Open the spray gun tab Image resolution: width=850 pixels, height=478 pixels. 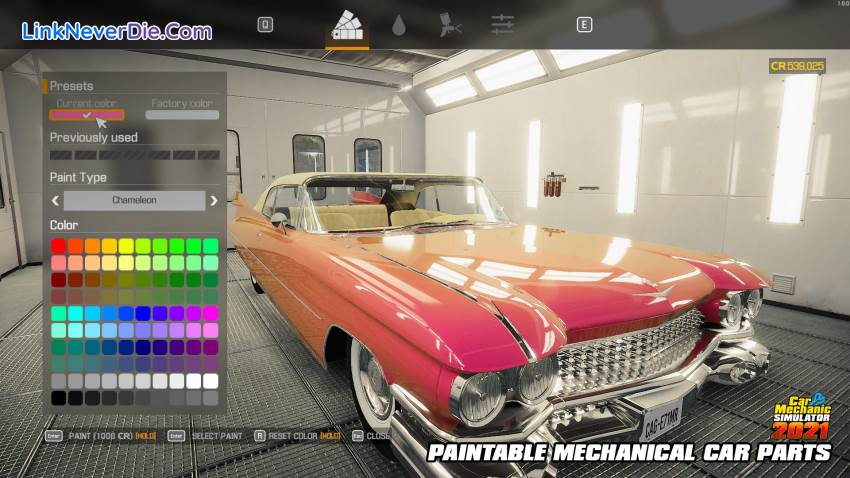(450, 26)
